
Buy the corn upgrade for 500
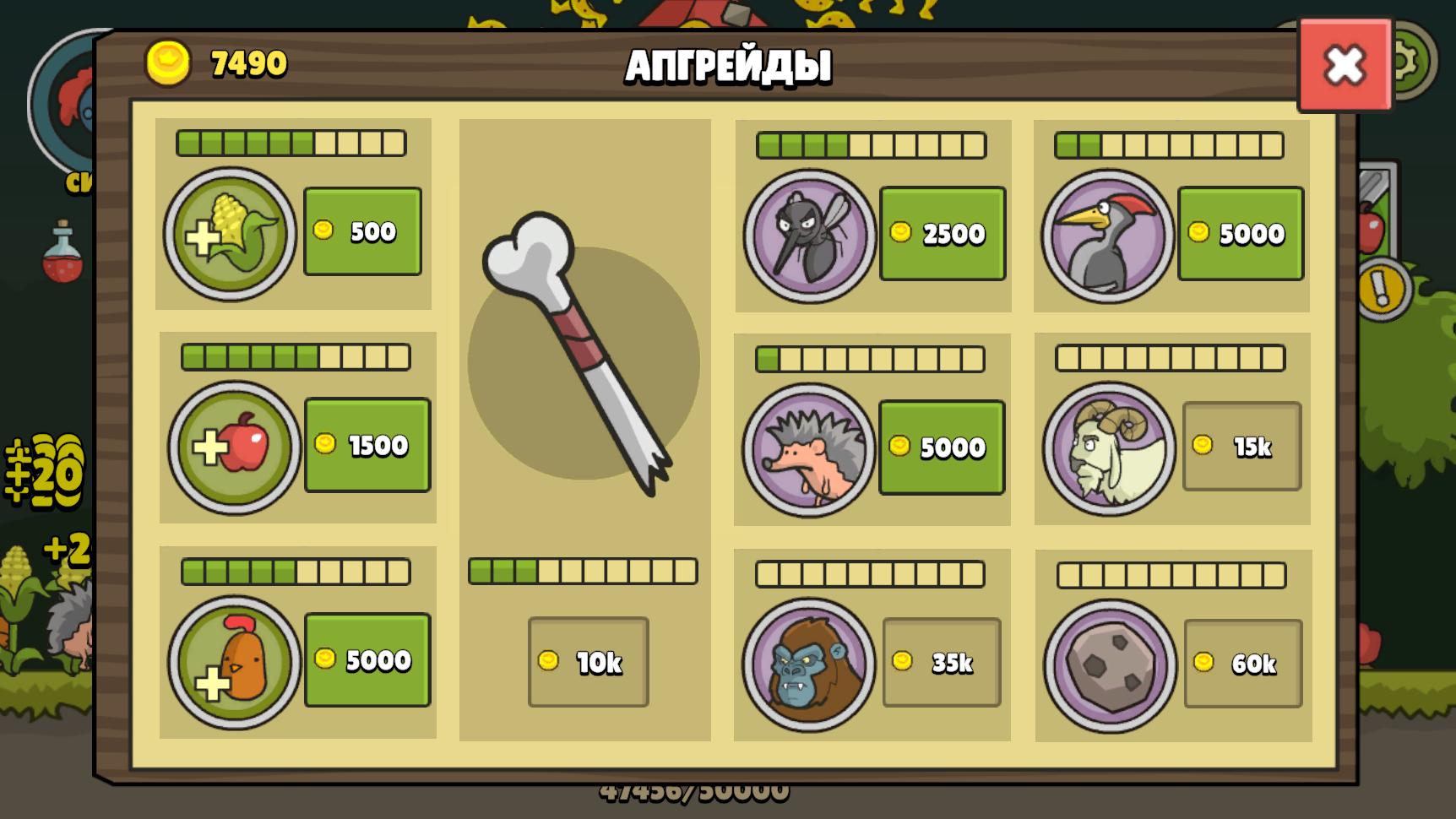pos(362,231)
